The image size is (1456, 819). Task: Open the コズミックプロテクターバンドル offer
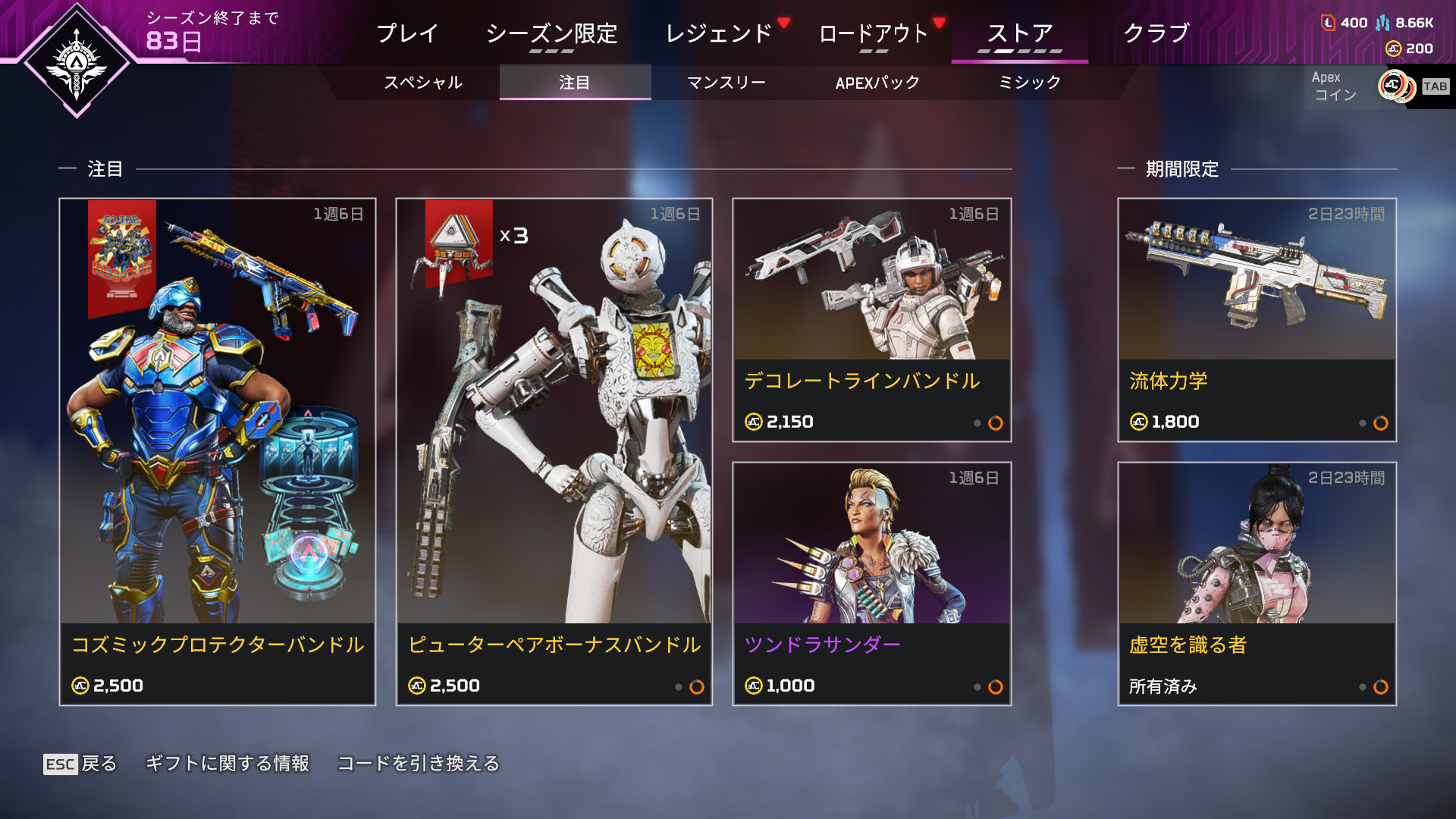[218, 452]
